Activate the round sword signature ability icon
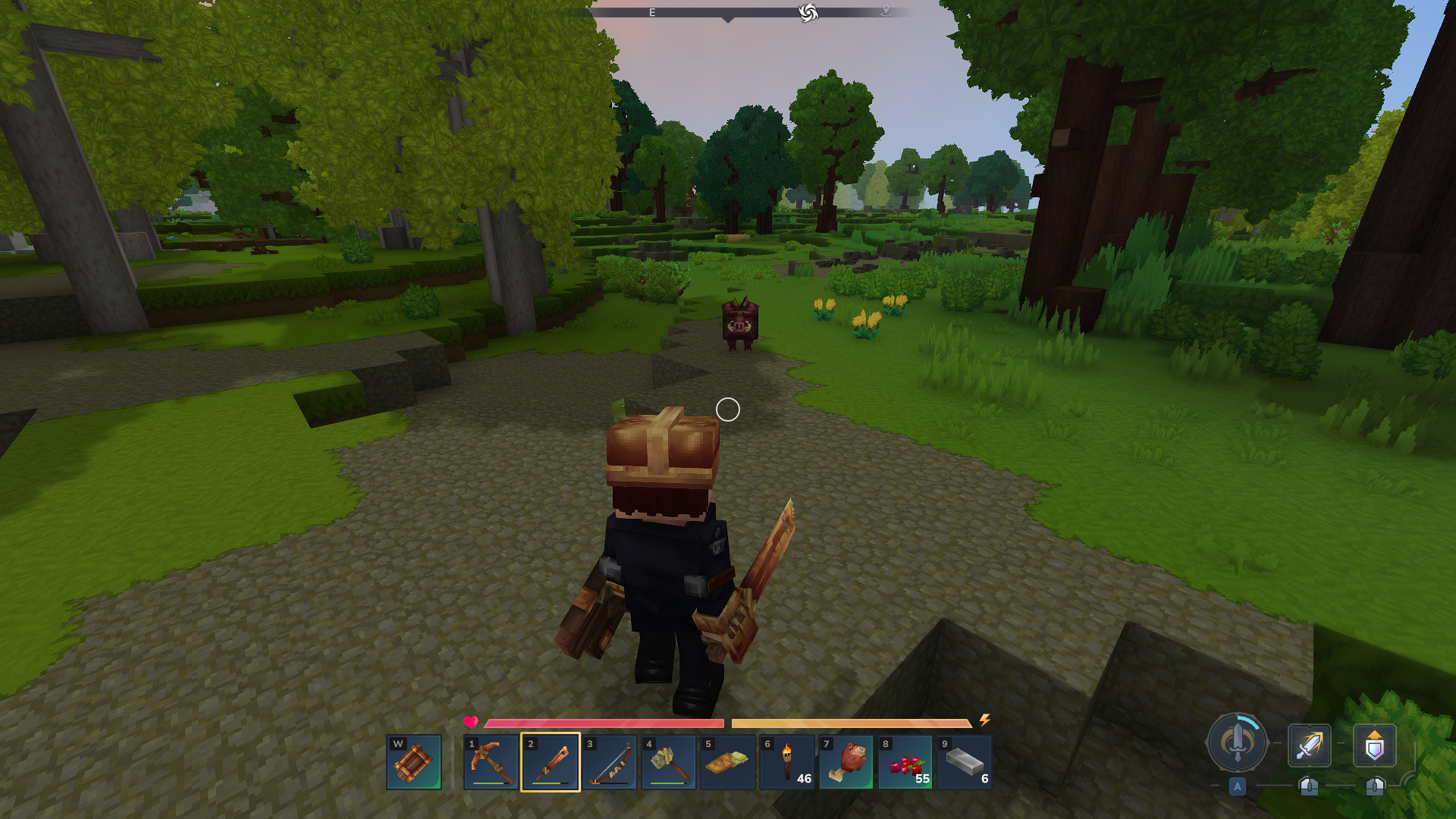Viewport: 1456px width, 819px height. pyautogui.click(x=1238, y=743)
